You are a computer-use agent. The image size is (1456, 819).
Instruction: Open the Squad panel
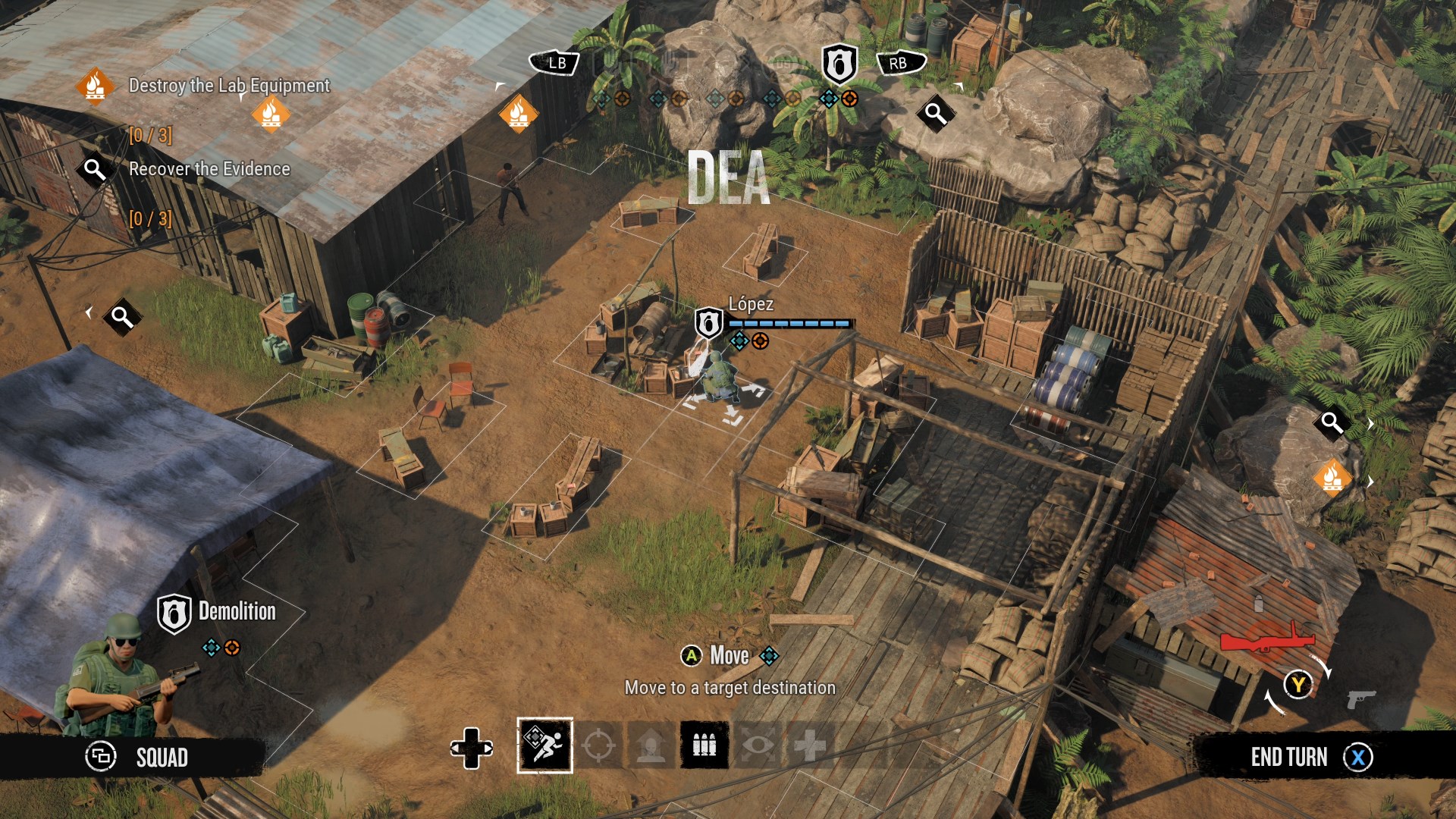[x=136, y=757]
